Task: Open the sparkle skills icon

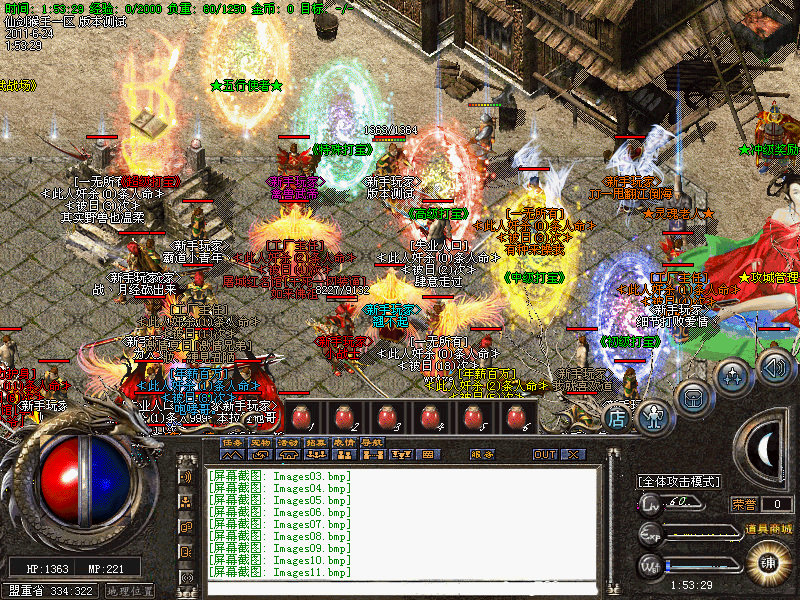Action: (x=734, y=377)
